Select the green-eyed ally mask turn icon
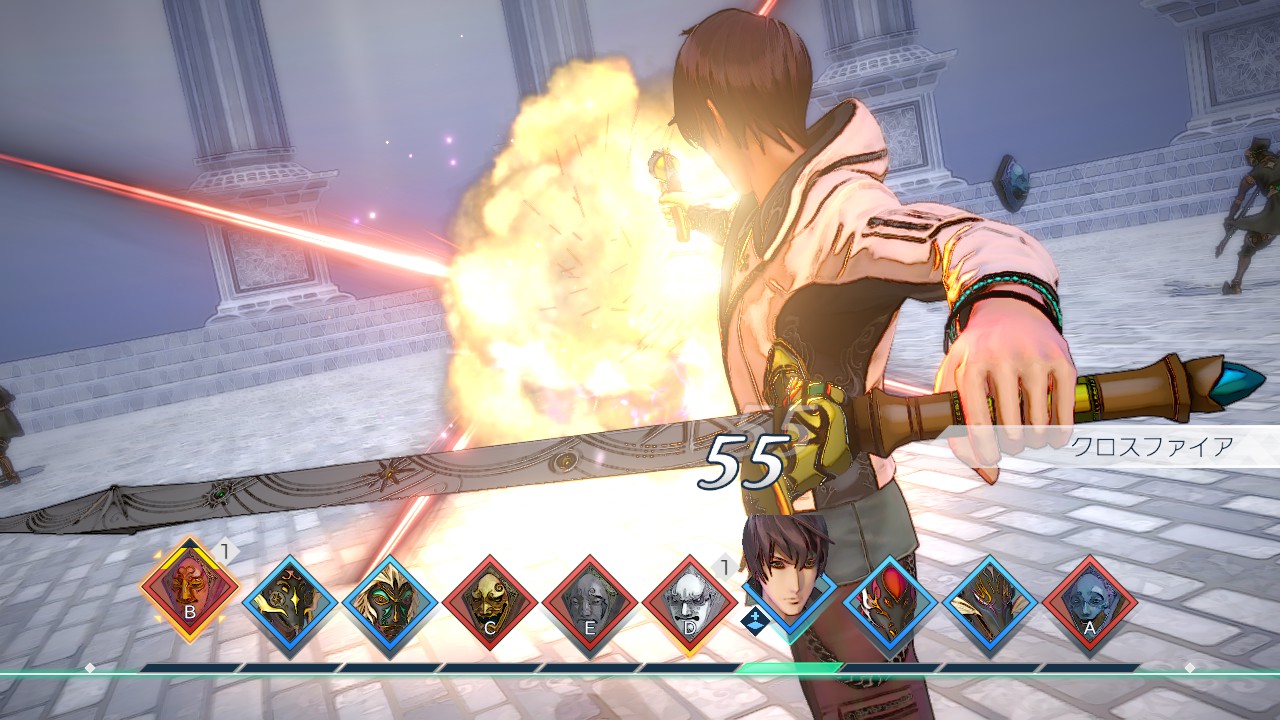Image resolution: width=1280 pixels, height=720 pixels. click(390, 602)
